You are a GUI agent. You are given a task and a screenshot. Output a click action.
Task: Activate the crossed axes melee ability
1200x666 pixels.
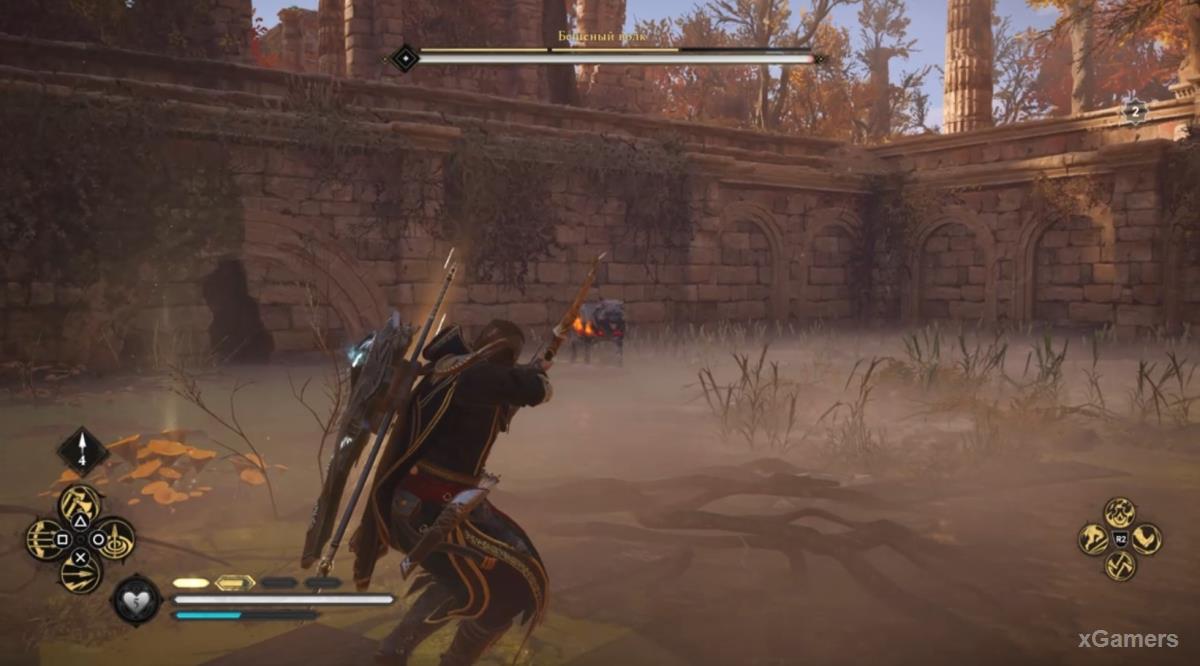1119,566
